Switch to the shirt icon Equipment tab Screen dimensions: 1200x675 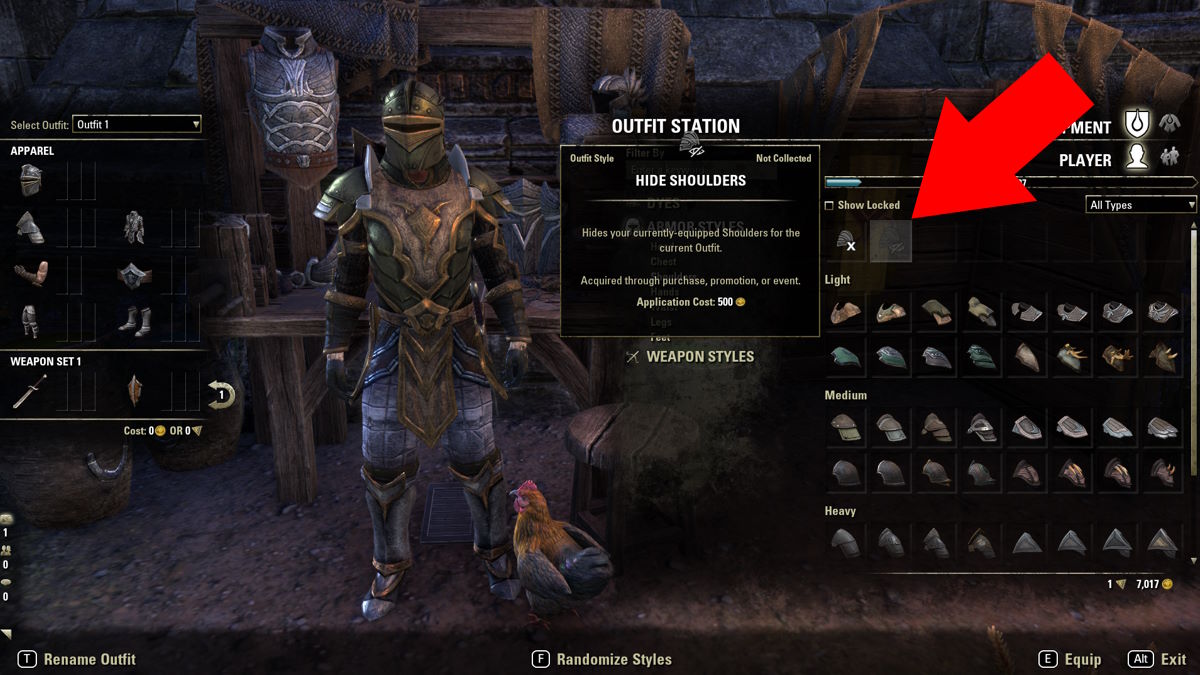1169,125
